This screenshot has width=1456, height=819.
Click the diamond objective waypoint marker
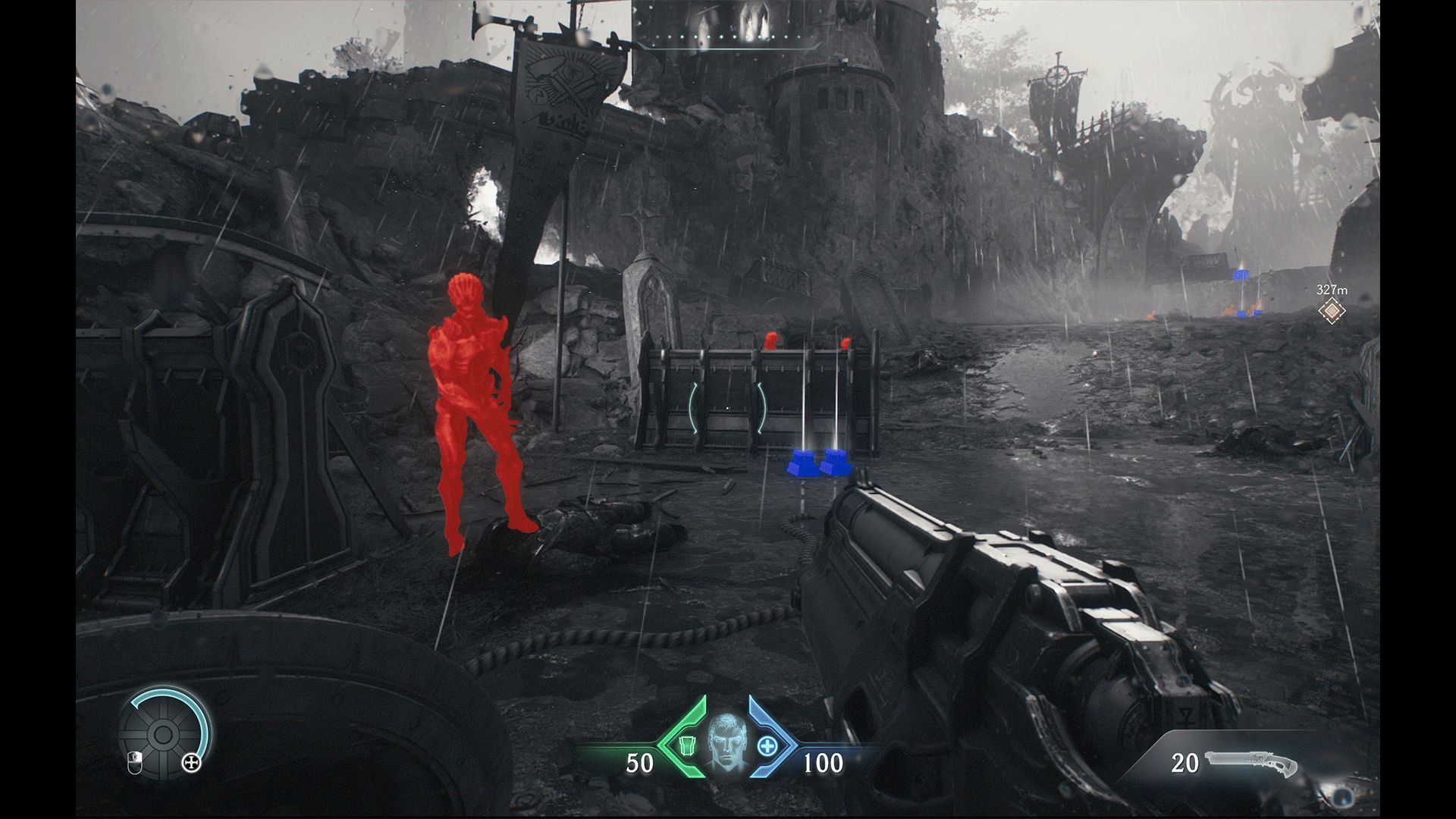(1330, 310)
